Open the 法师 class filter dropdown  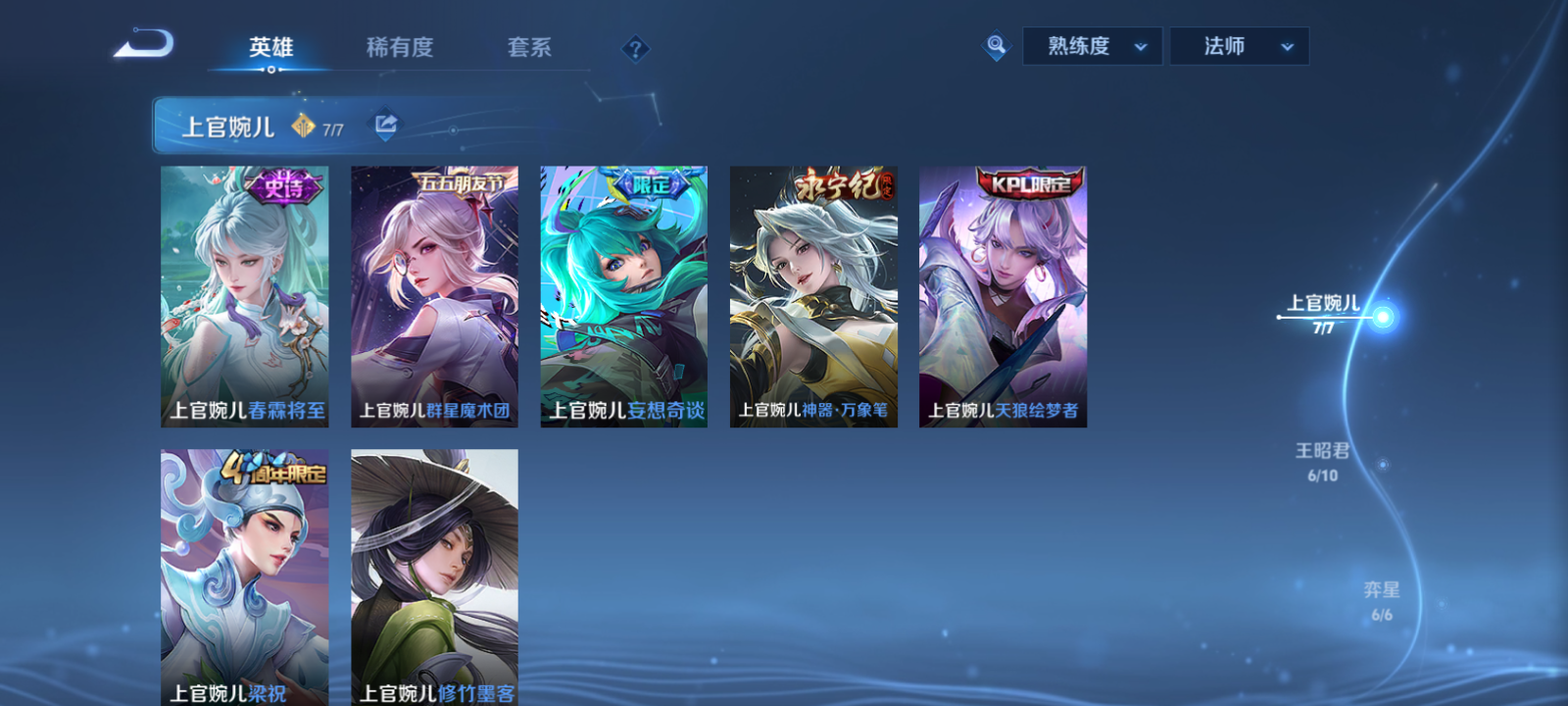(x=1239, y=45)
